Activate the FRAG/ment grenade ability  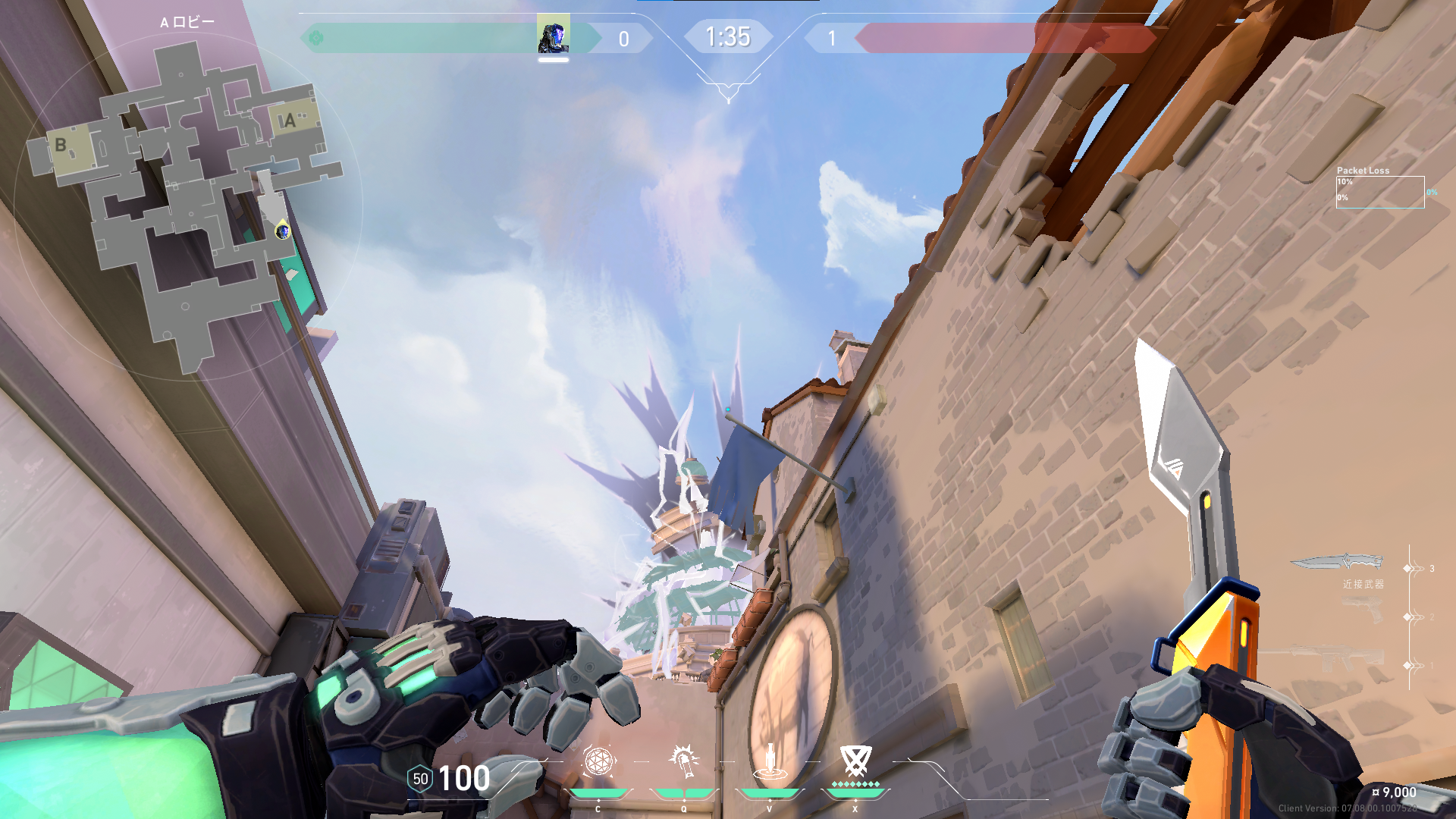[x=598, y=762]
